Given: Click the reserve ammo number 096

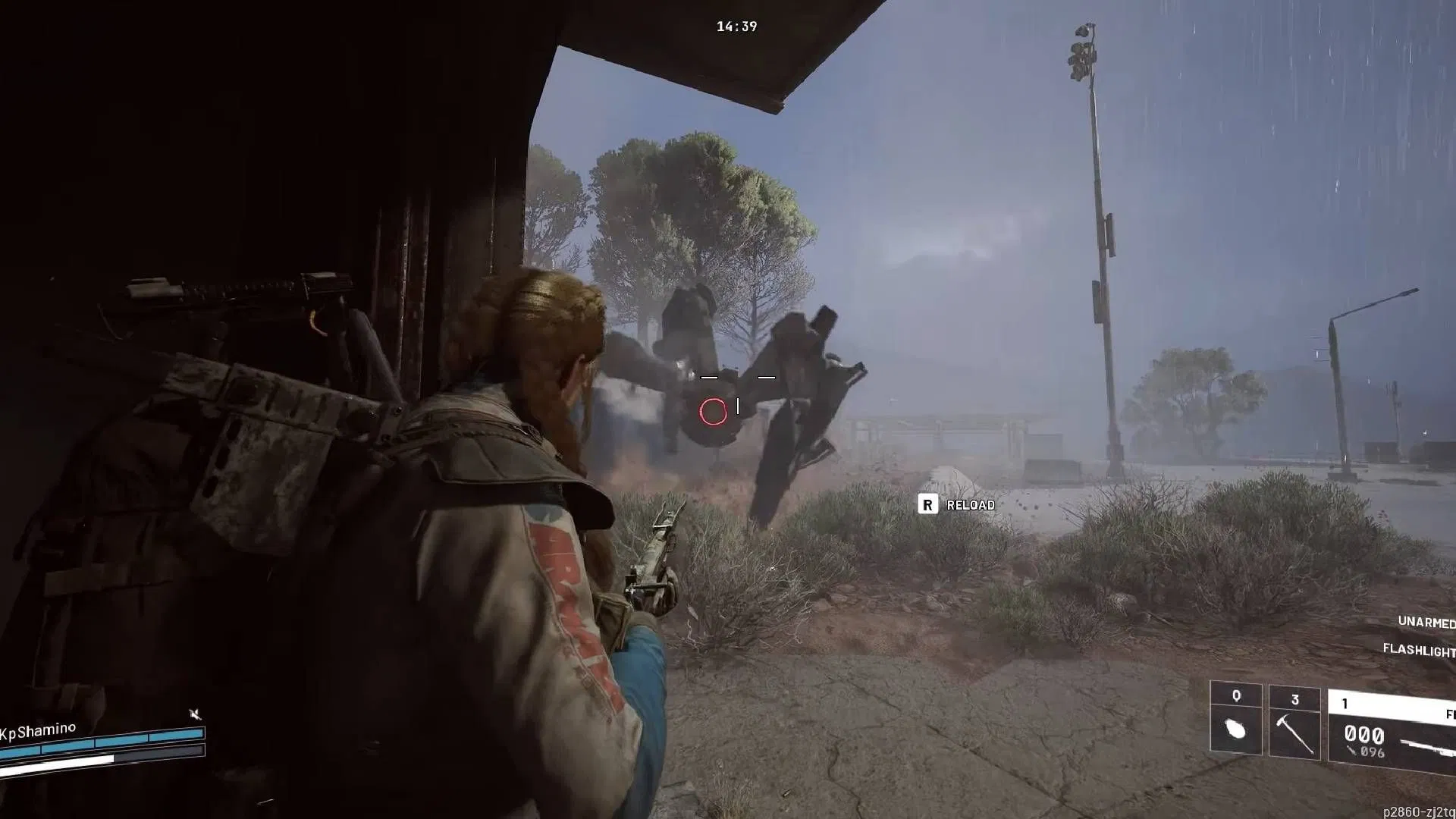Looking at the screenshot, I should (x=1372, y=751).
